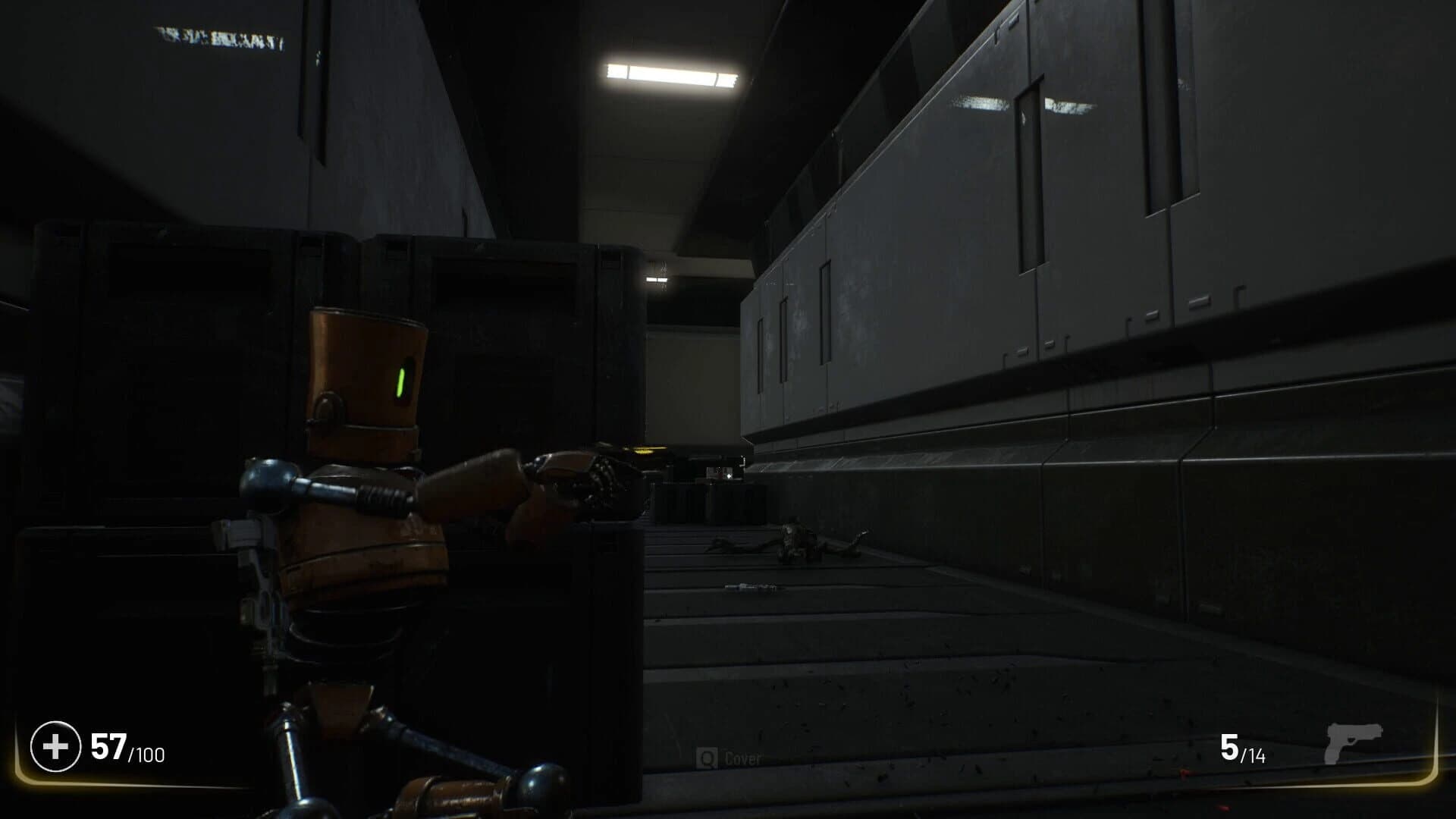The width and height of the screenshot is (1456, 819).
Task: Select the Cover label text
Action: coord(743,758)
